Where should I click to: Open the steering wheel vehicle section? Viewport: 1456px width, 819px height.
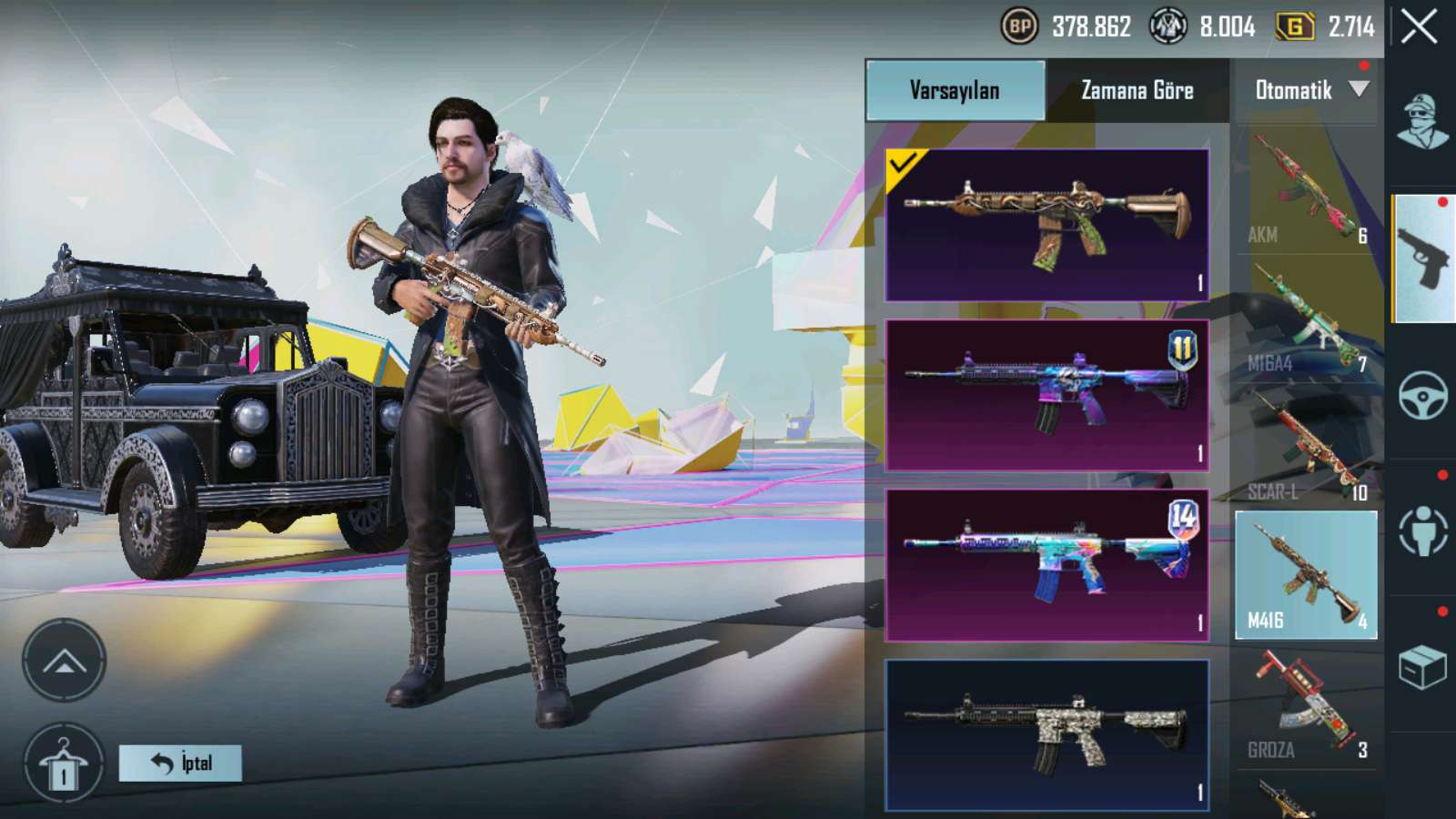[x=1423, y=395]
